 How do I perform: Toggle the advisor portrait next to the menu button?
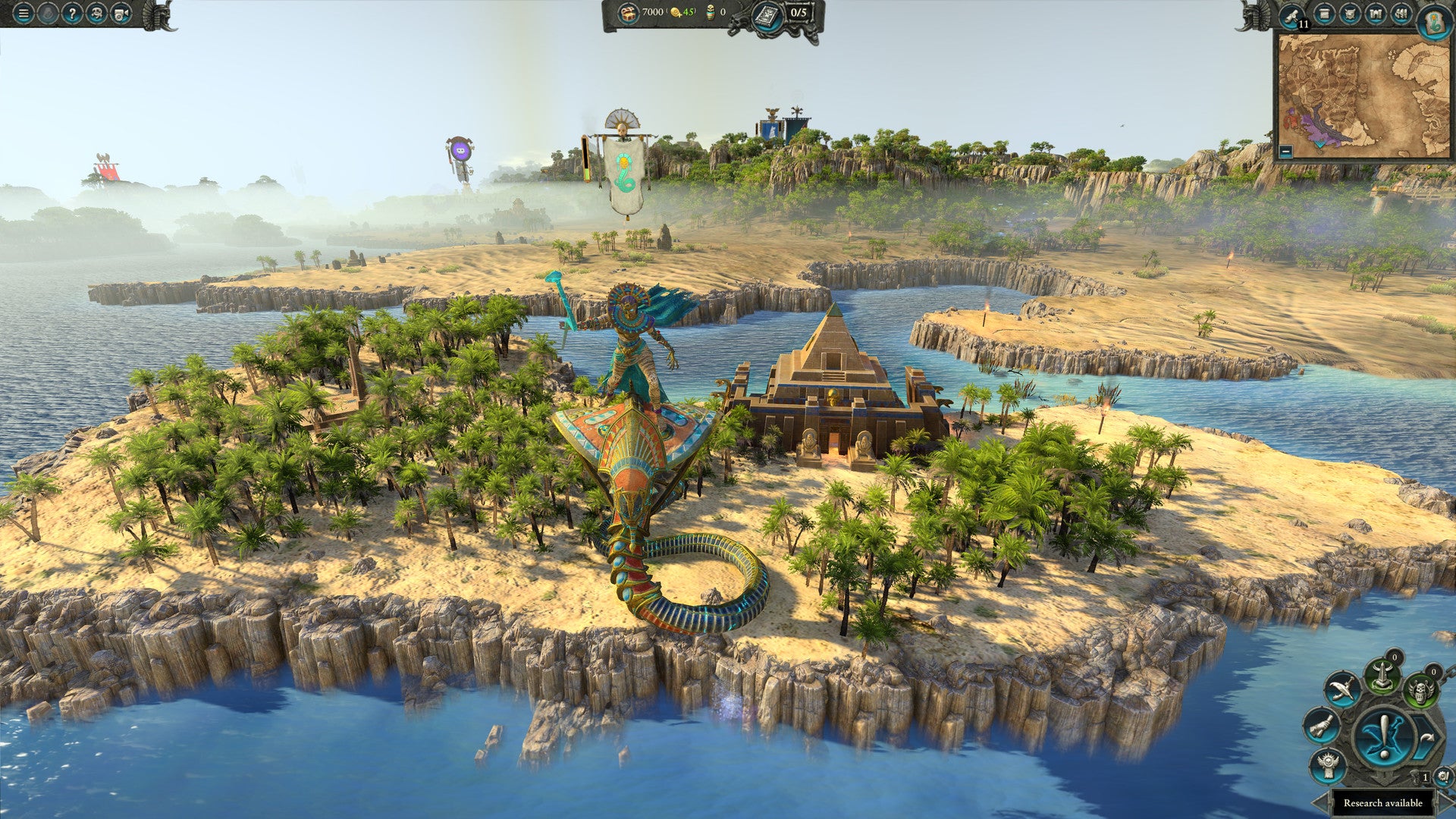(x=49, y=14)
